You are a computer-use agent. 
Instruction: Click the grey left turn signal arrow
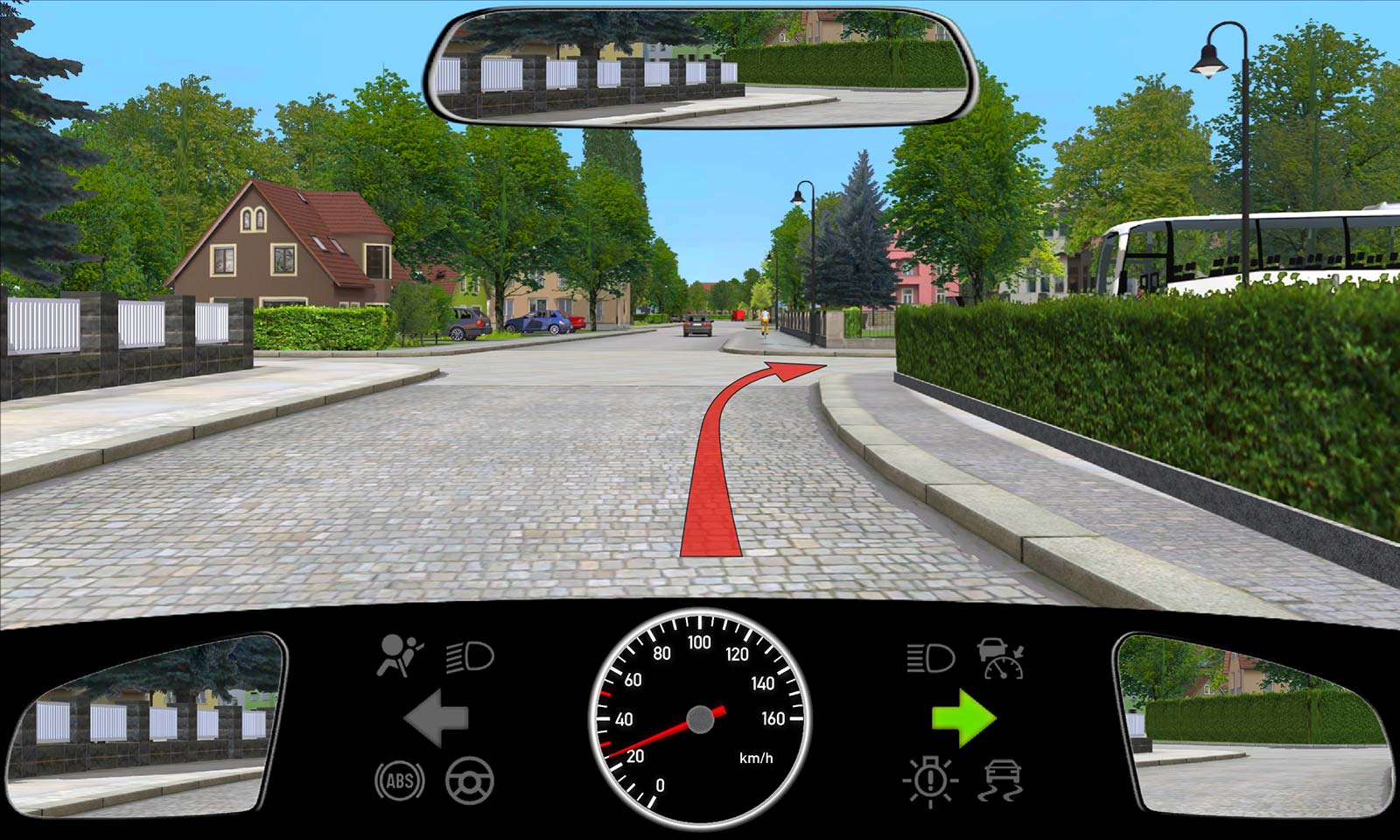(436, 717)
